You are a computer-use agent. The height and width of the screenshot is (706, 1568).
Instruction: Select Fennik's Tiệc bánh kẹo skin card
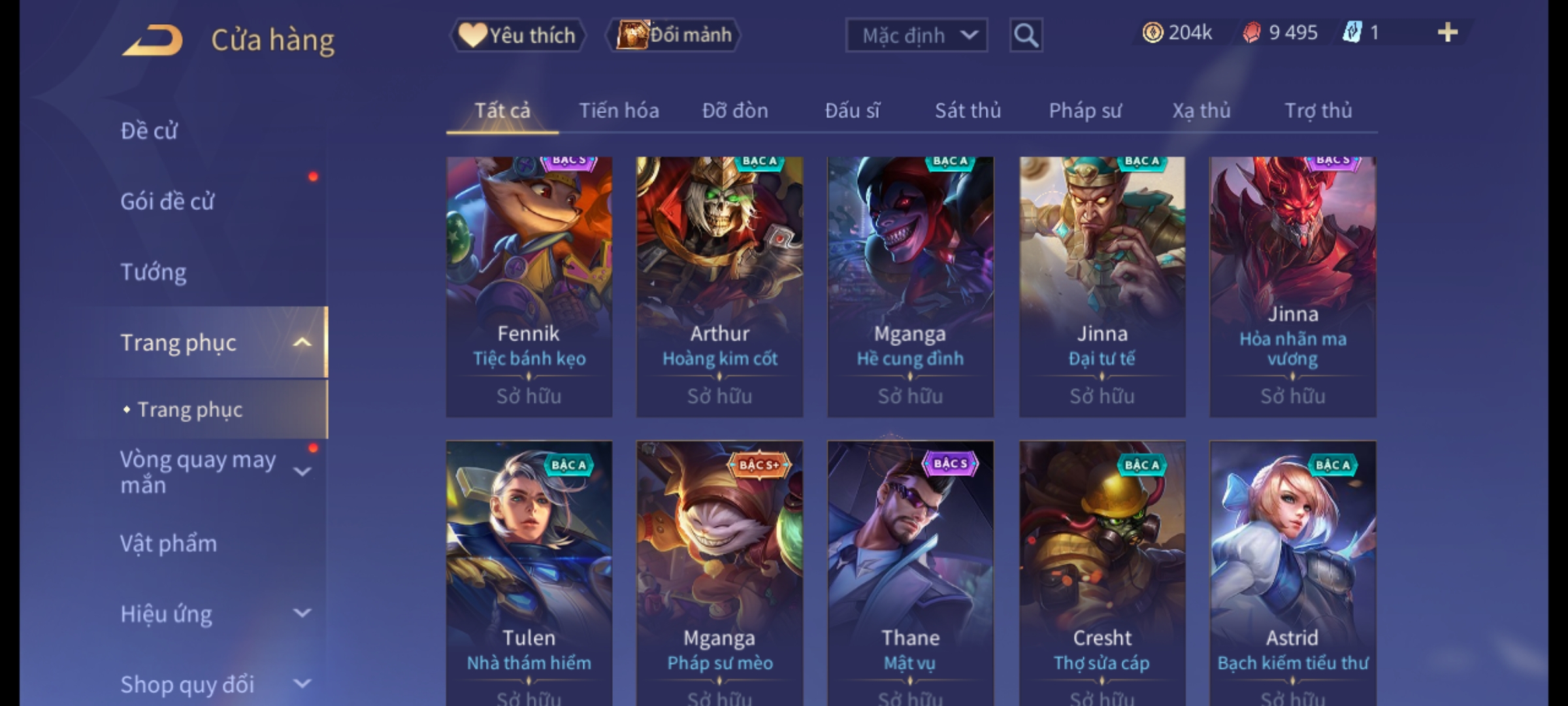pyautogui.click(x=529, y=286)
